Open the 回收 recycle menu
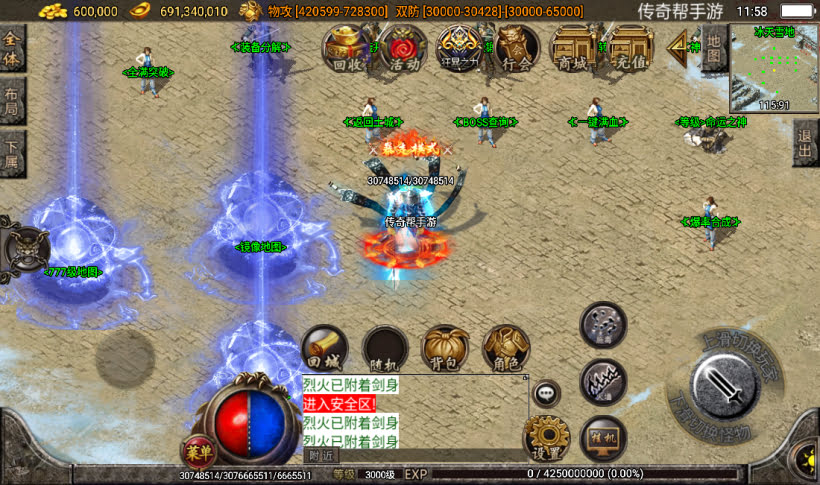The image size is (820, 485). [x=346, y=48]
